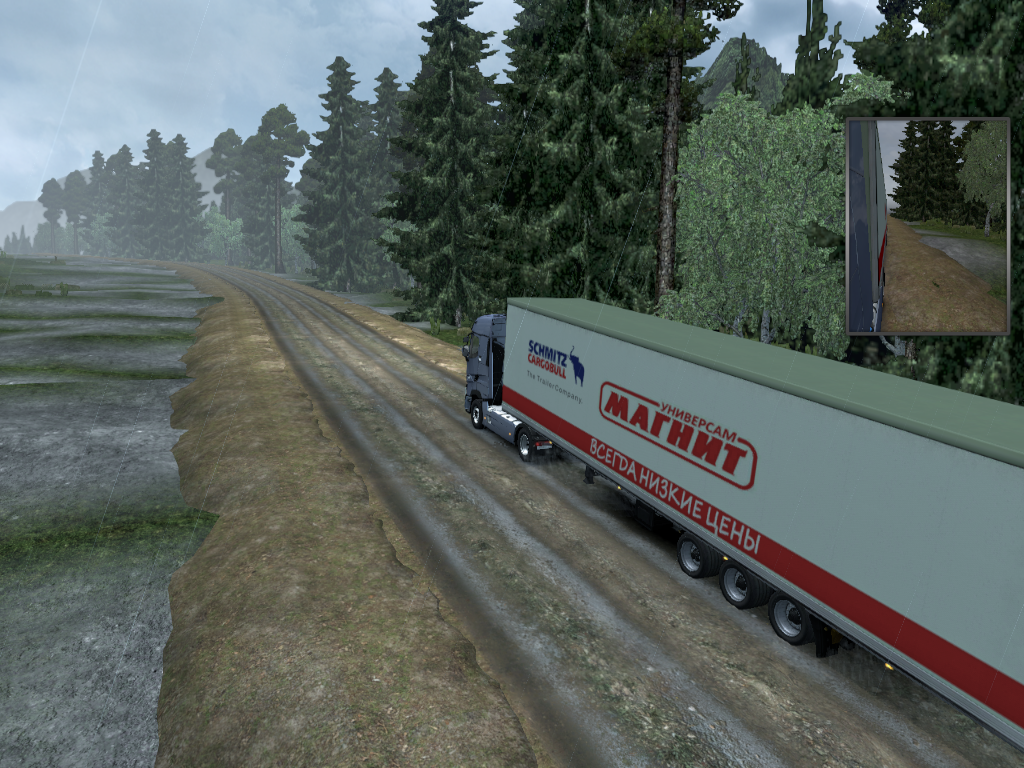The image size is (1024, 768).
Task: Click the rear-view mirror overlay
Action: click(927, 226)
